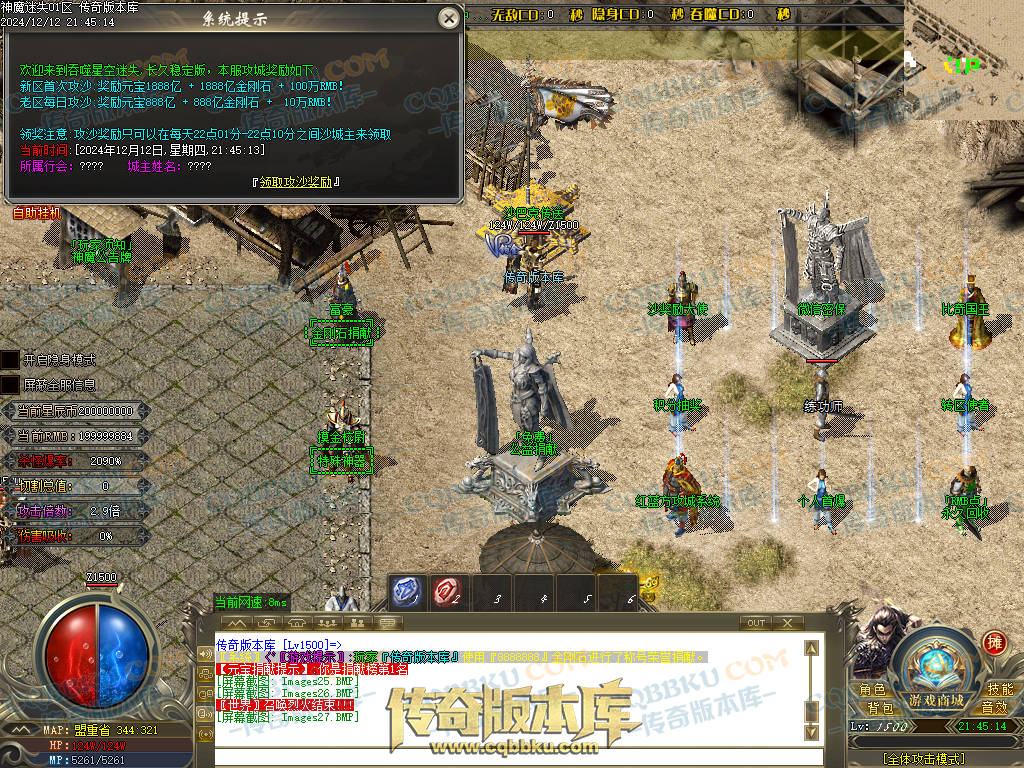1024x768 pixels.
Task: Open the 游戏商城 game shop
Action: coord(936,700)
